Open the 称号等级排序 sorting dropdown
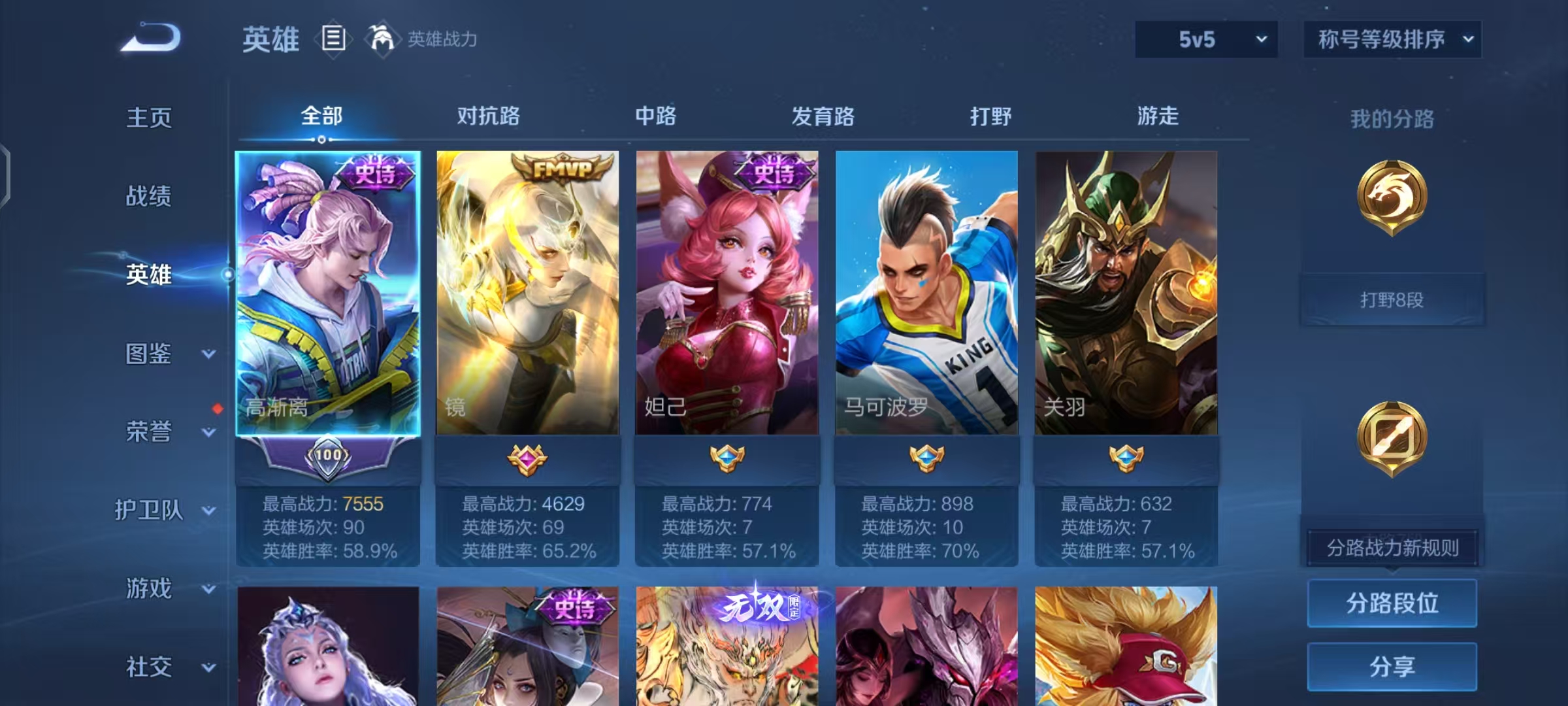 pos(1392,39)
